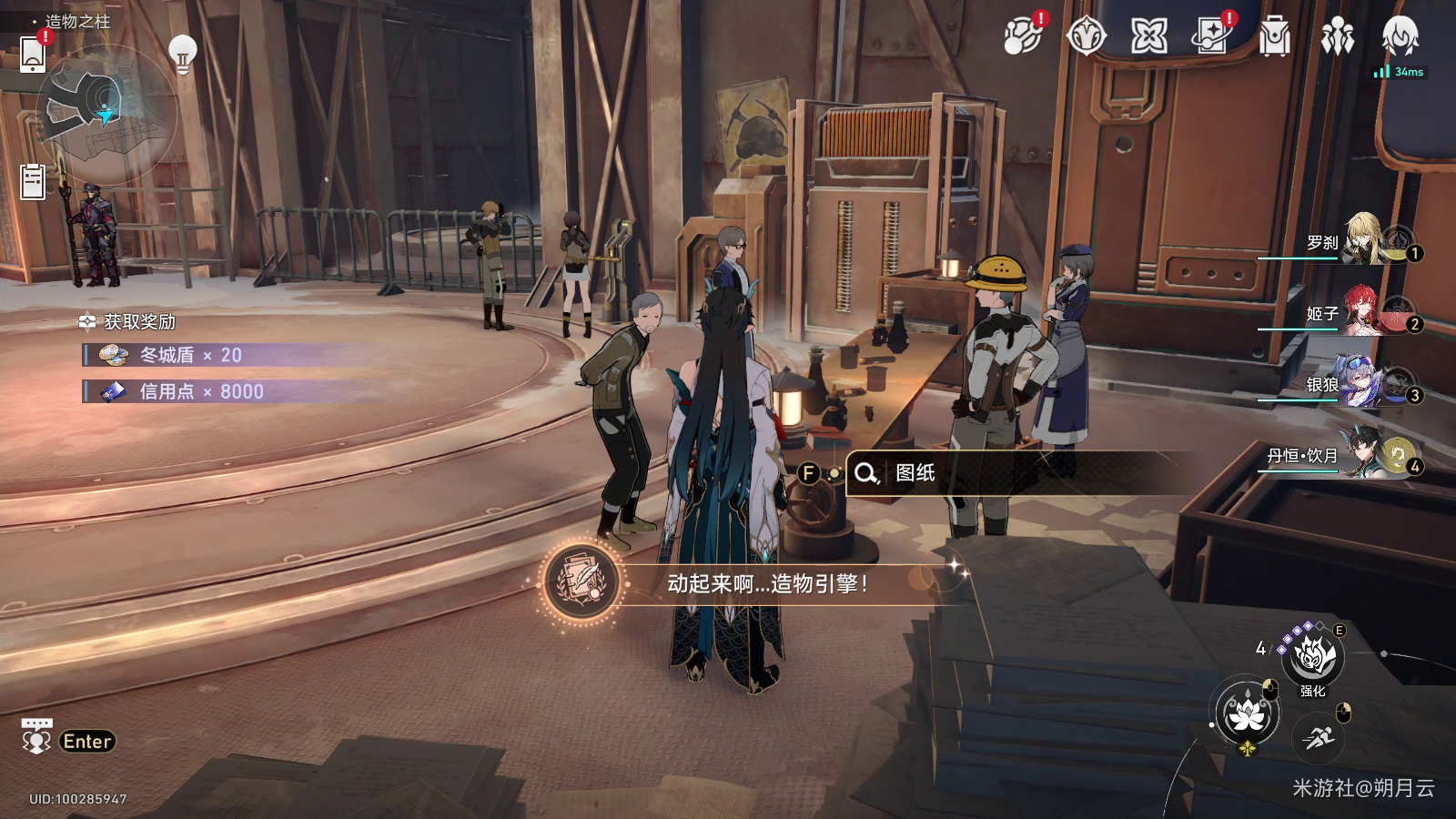Switch to party member 罗刹
Image resolution: width=1456 pixels, height=819 pixels.
pos(1365,240)
